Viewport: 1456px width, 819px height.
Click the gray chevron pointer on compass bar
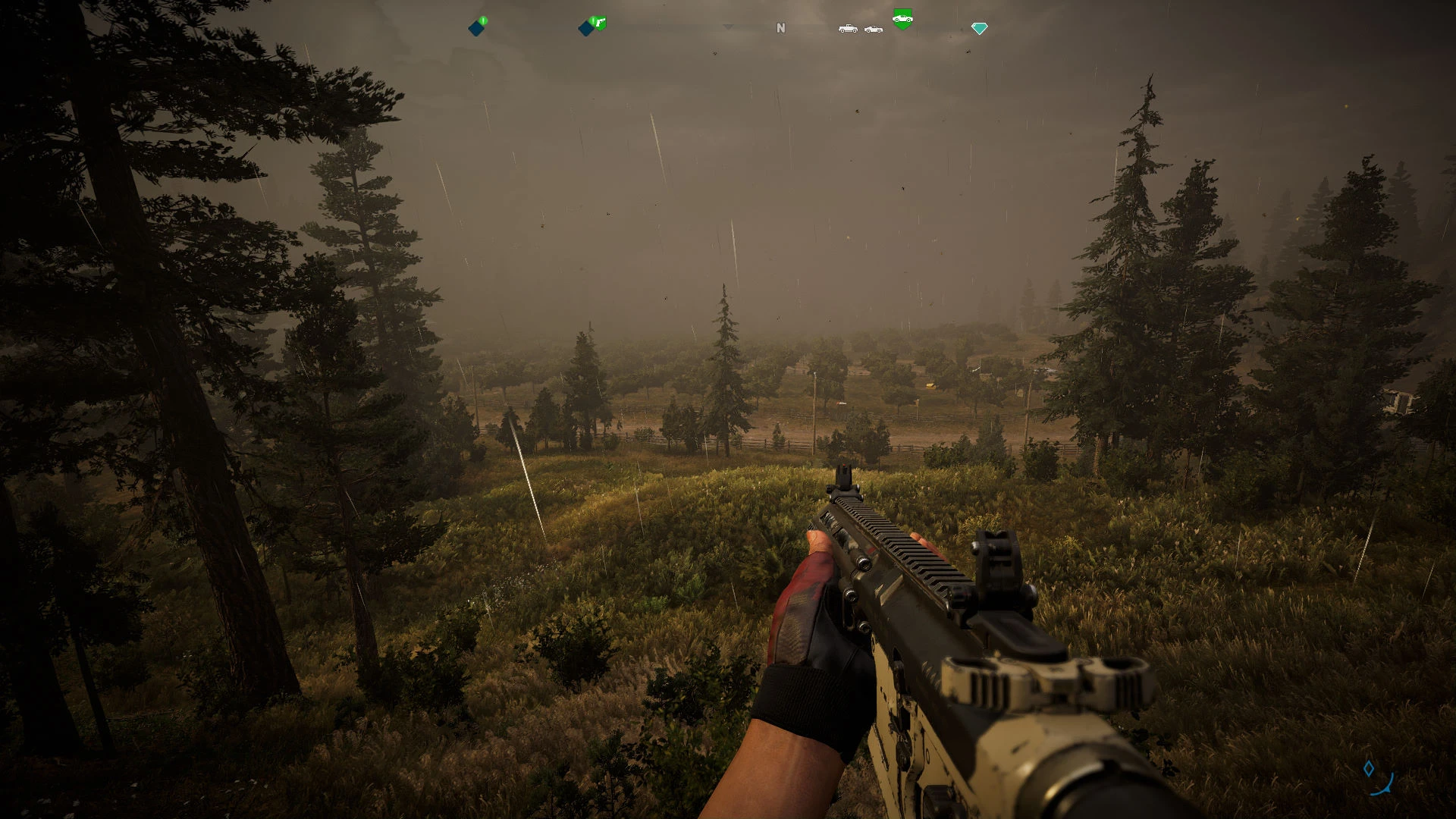728,27
